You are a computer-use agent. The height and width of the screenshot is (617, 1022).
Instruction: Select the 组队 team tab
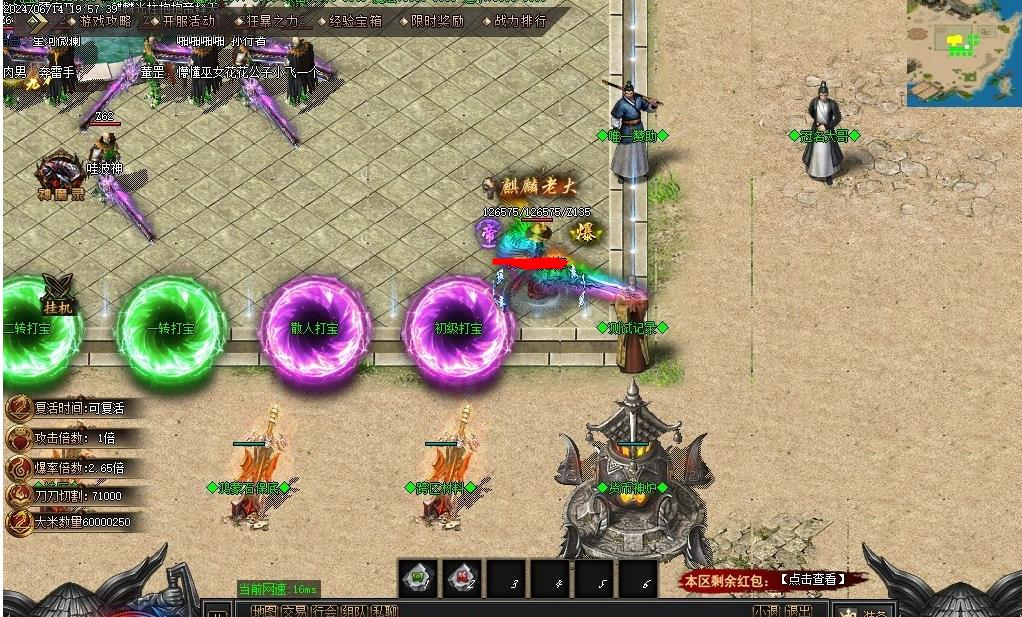tap(354, 610)
